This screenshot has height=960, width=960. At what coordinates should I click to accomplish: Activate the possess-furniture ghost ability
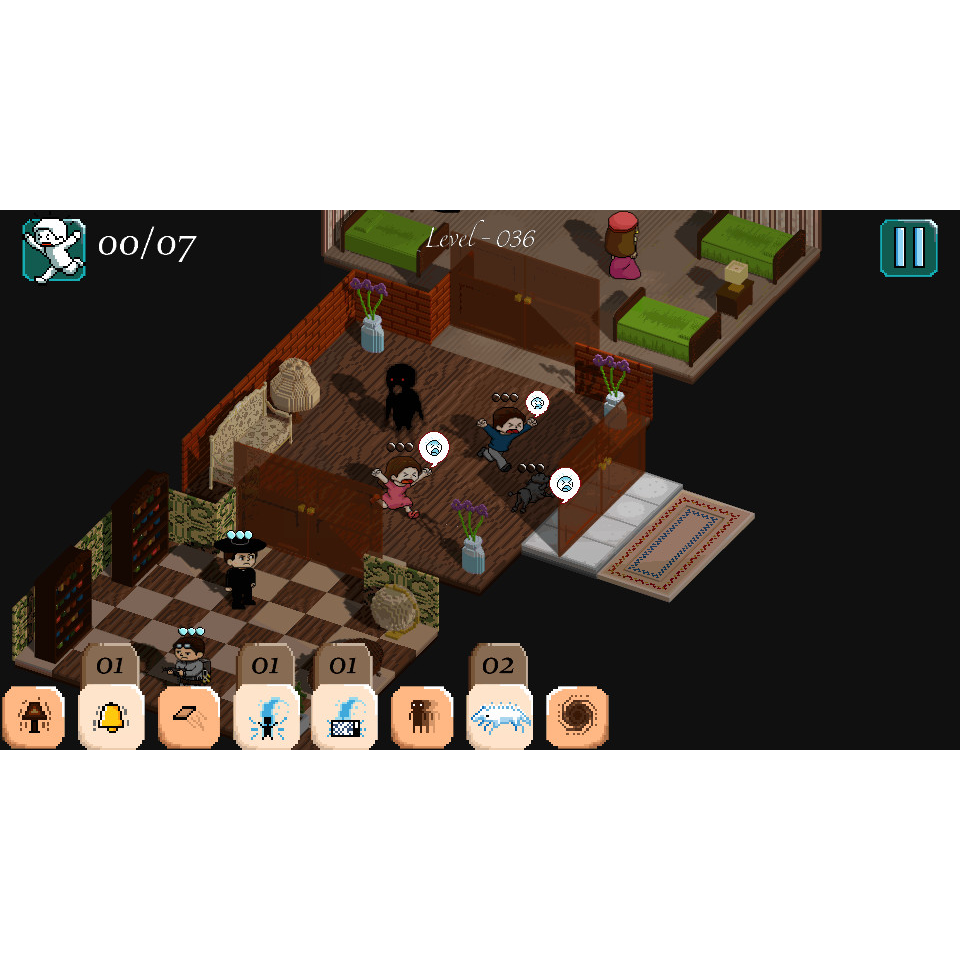click(344, 717)
